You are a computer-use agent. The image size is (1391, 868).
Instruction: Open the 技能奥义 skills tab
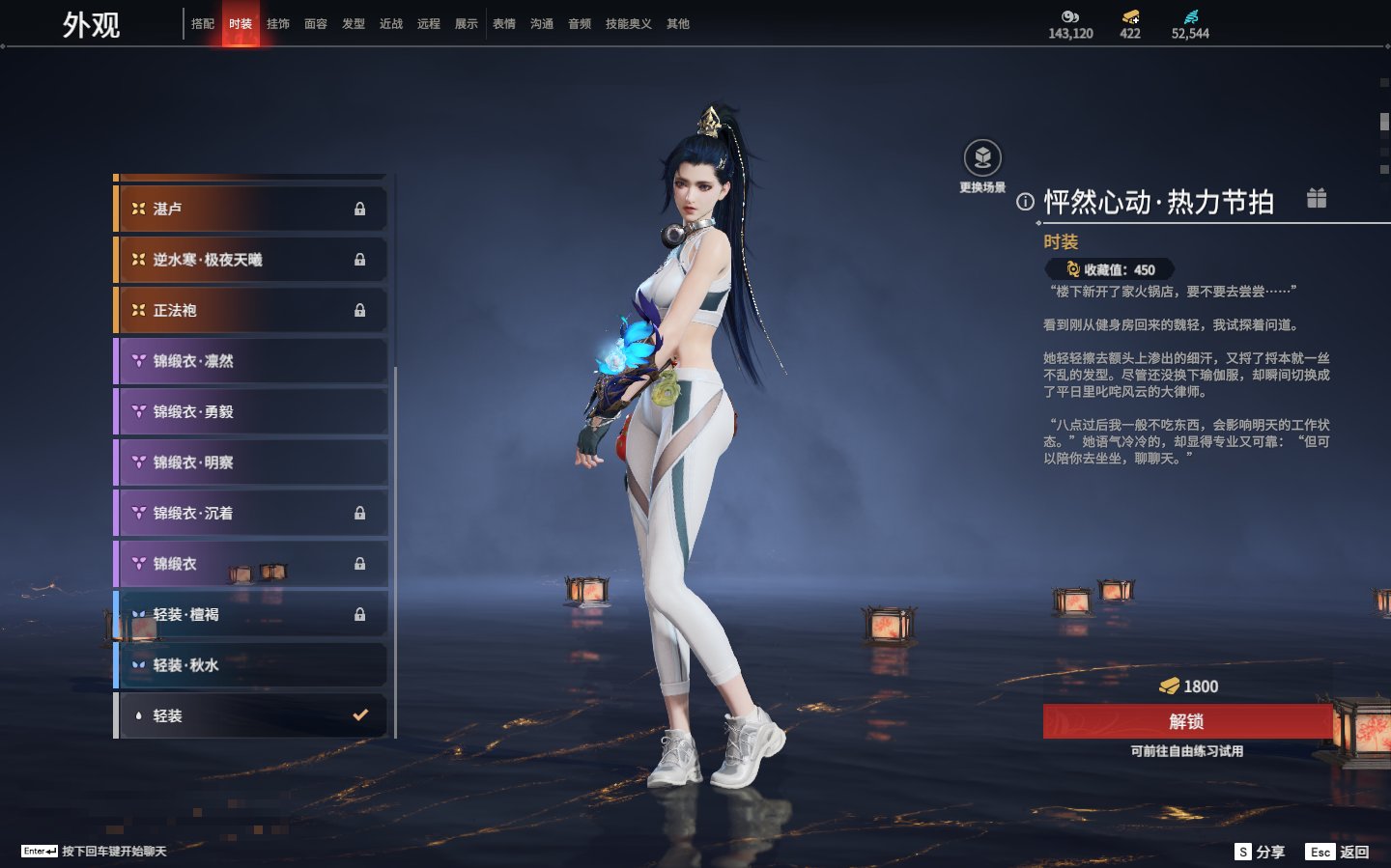(628, 24)
